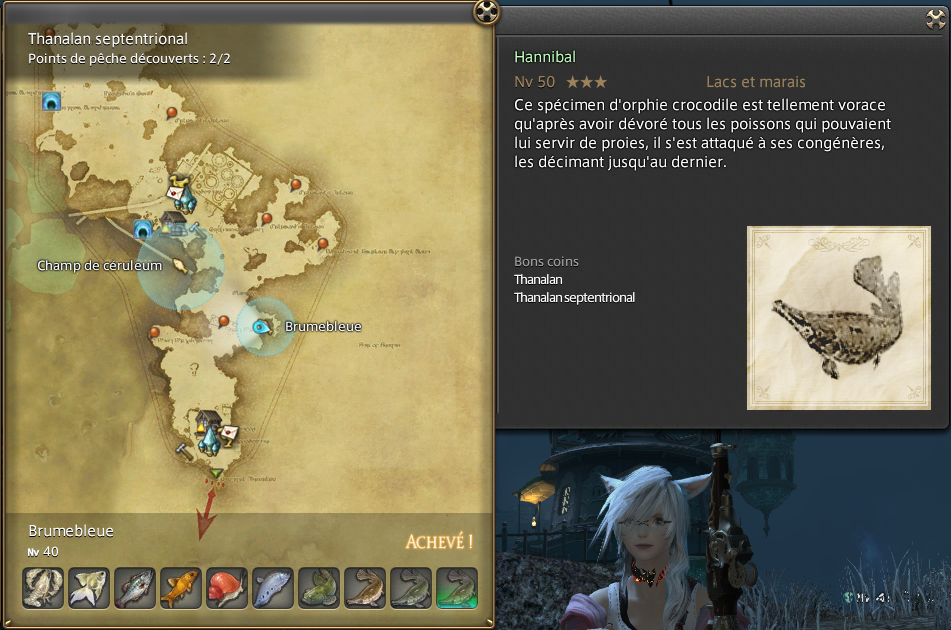Select the pale crayfish icon
The width and height of the screenshot is (951, 630).
[43, 588]
